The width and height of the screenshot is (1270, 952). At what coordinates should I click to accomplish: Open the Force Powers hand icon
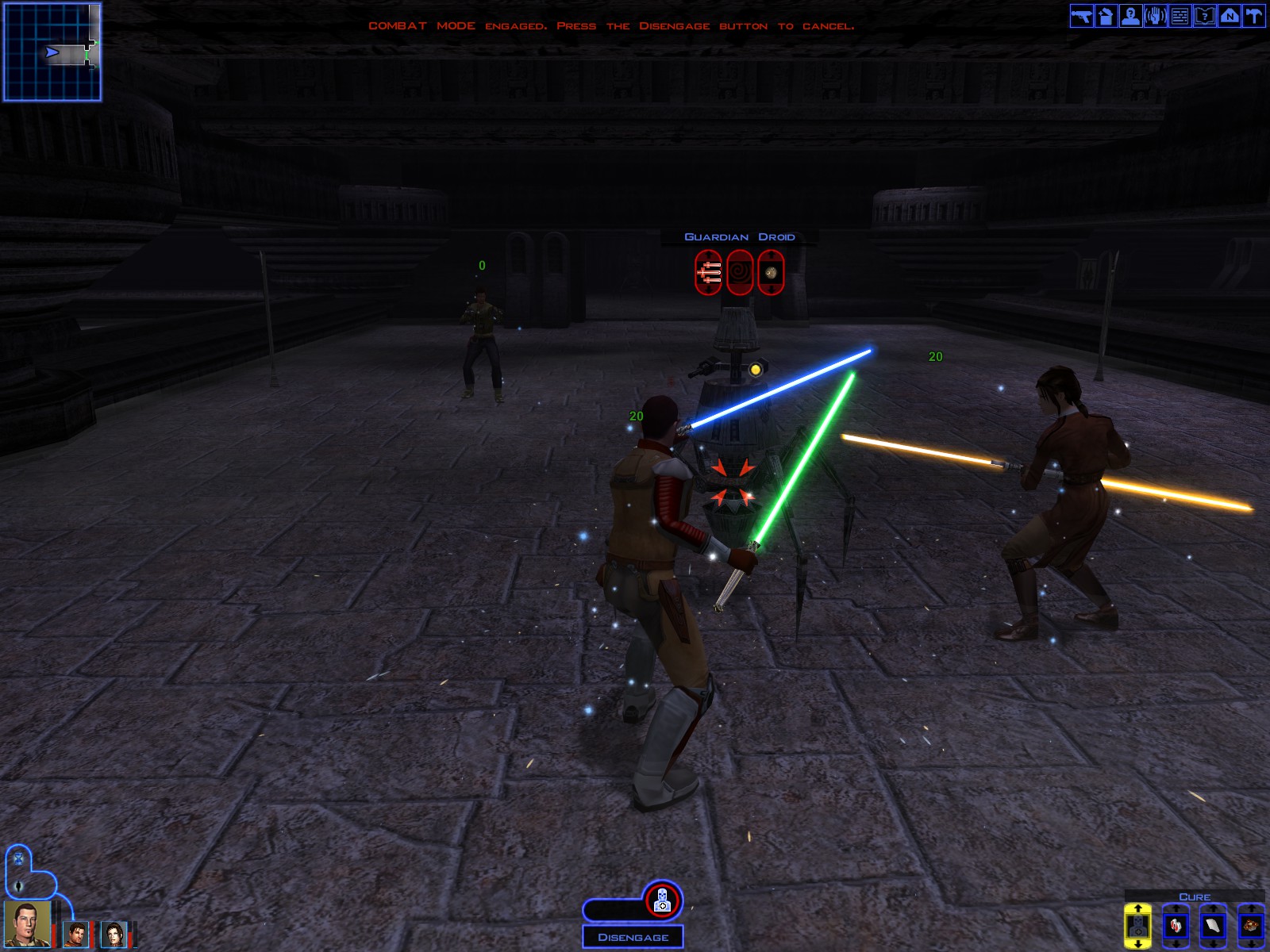point(1156,16)
